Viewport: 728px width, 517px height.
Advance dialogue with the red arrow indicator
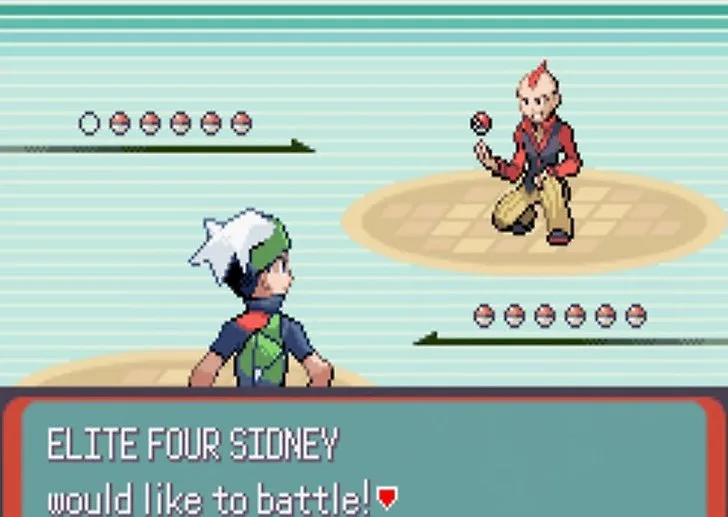pos(388,495)
